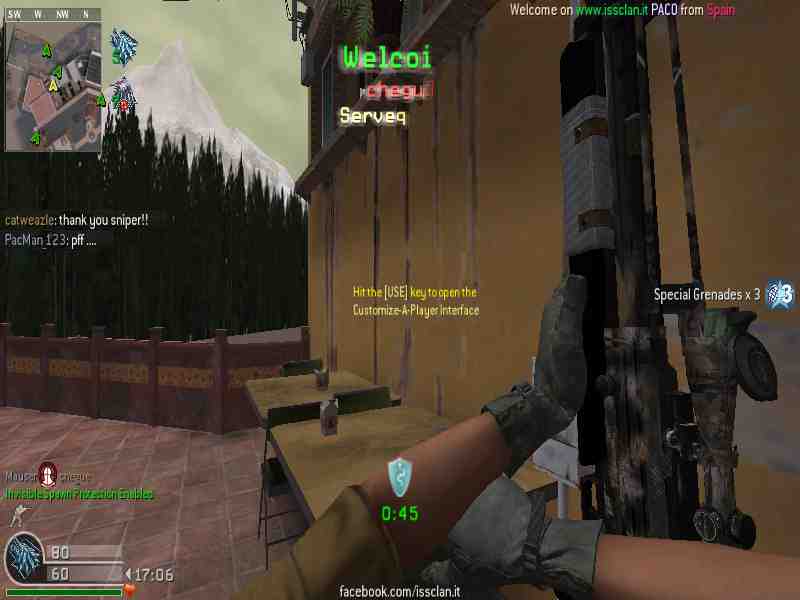Select the Special Grenades x 3 icon
Image resolution: width=800 pixels, height=600 pixels.
tap(780, 294)
